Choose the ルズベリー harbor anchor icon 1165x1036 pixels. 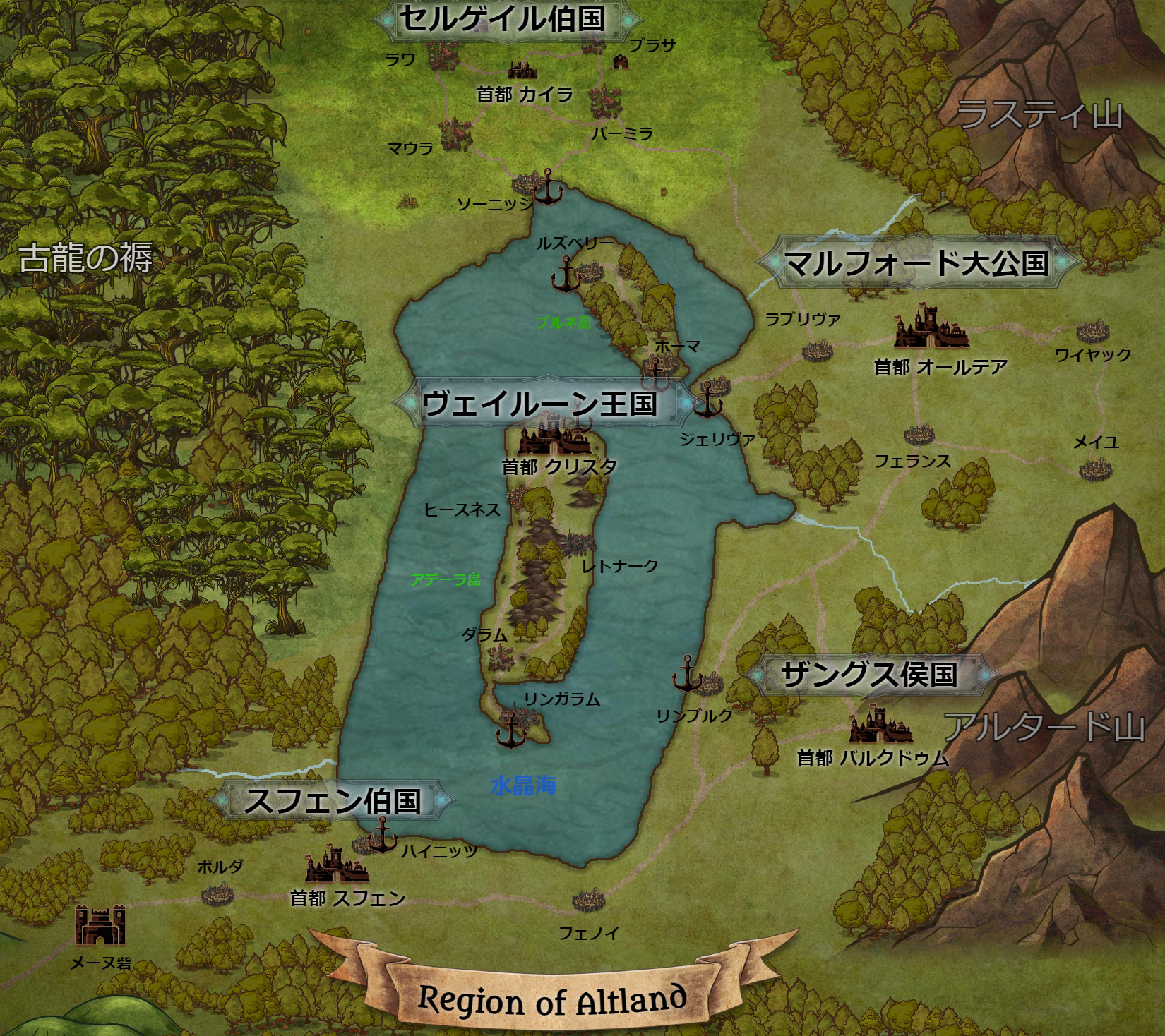tap(566, 275)
